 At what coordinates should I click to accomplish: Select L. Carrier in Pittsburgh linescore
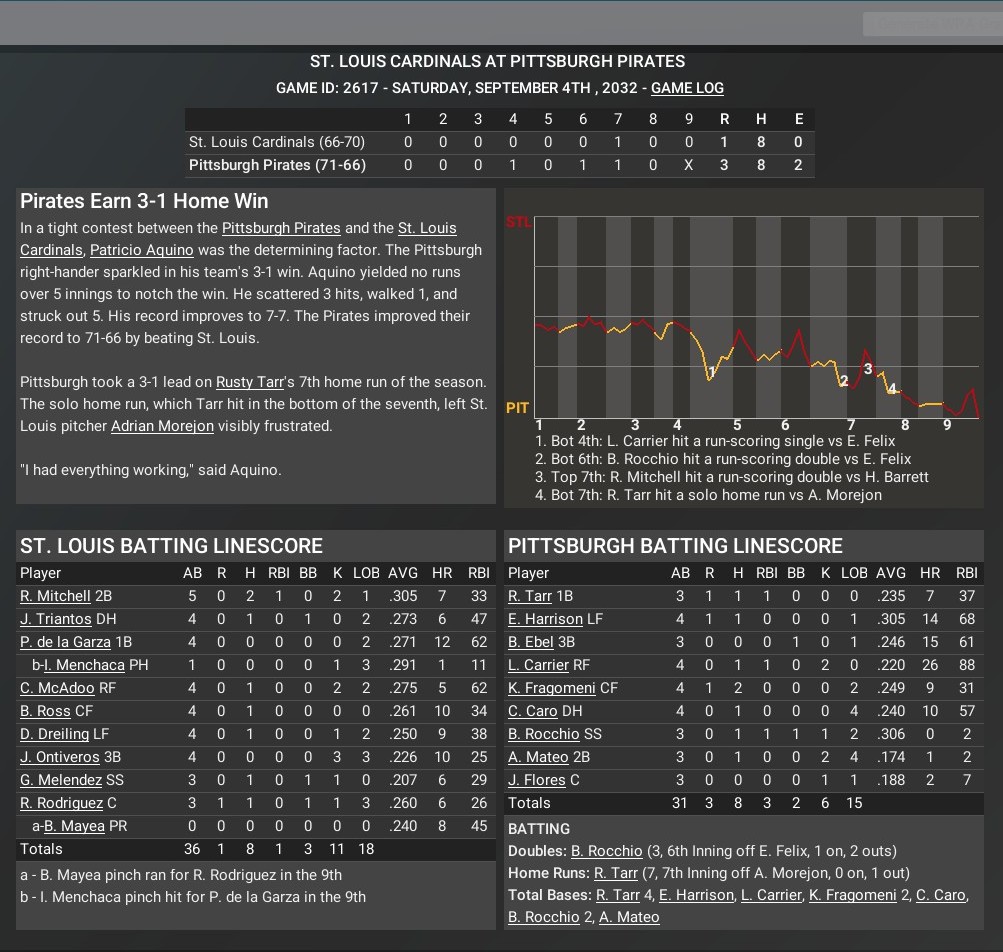(538, 665)
